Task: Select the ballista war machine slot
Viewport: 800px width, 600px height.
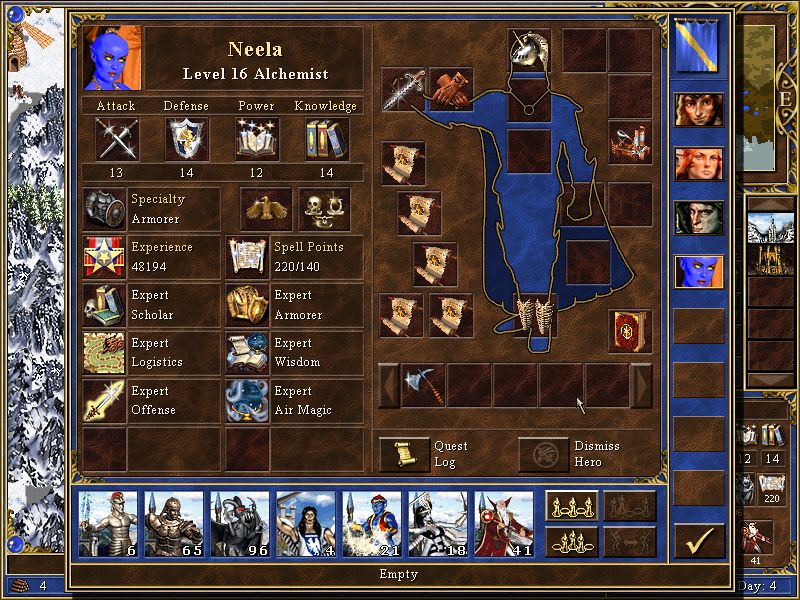Action: [629, 142]
